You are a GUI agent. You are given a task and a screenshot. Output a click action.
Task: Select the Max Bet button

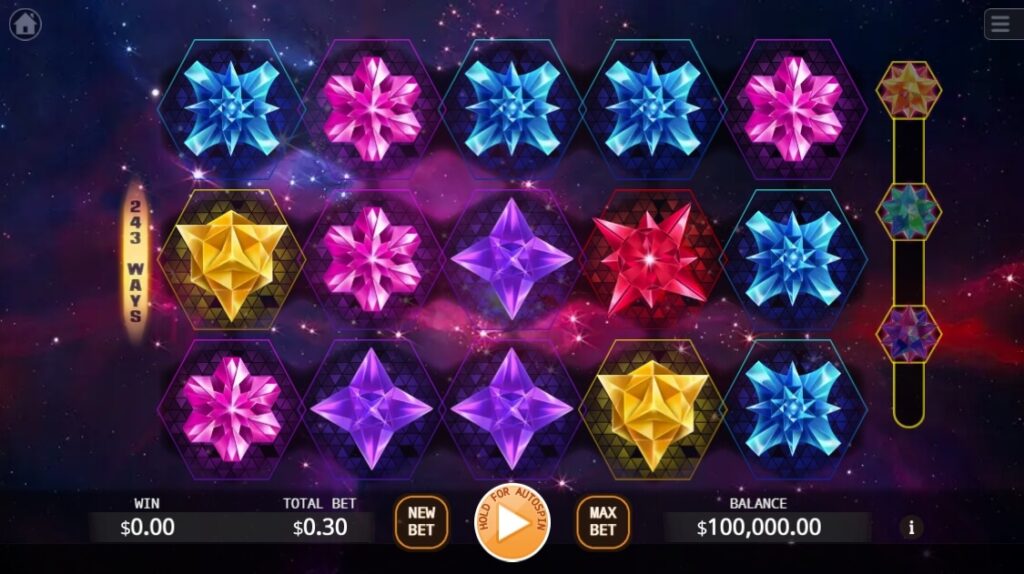tap(602, 521)
